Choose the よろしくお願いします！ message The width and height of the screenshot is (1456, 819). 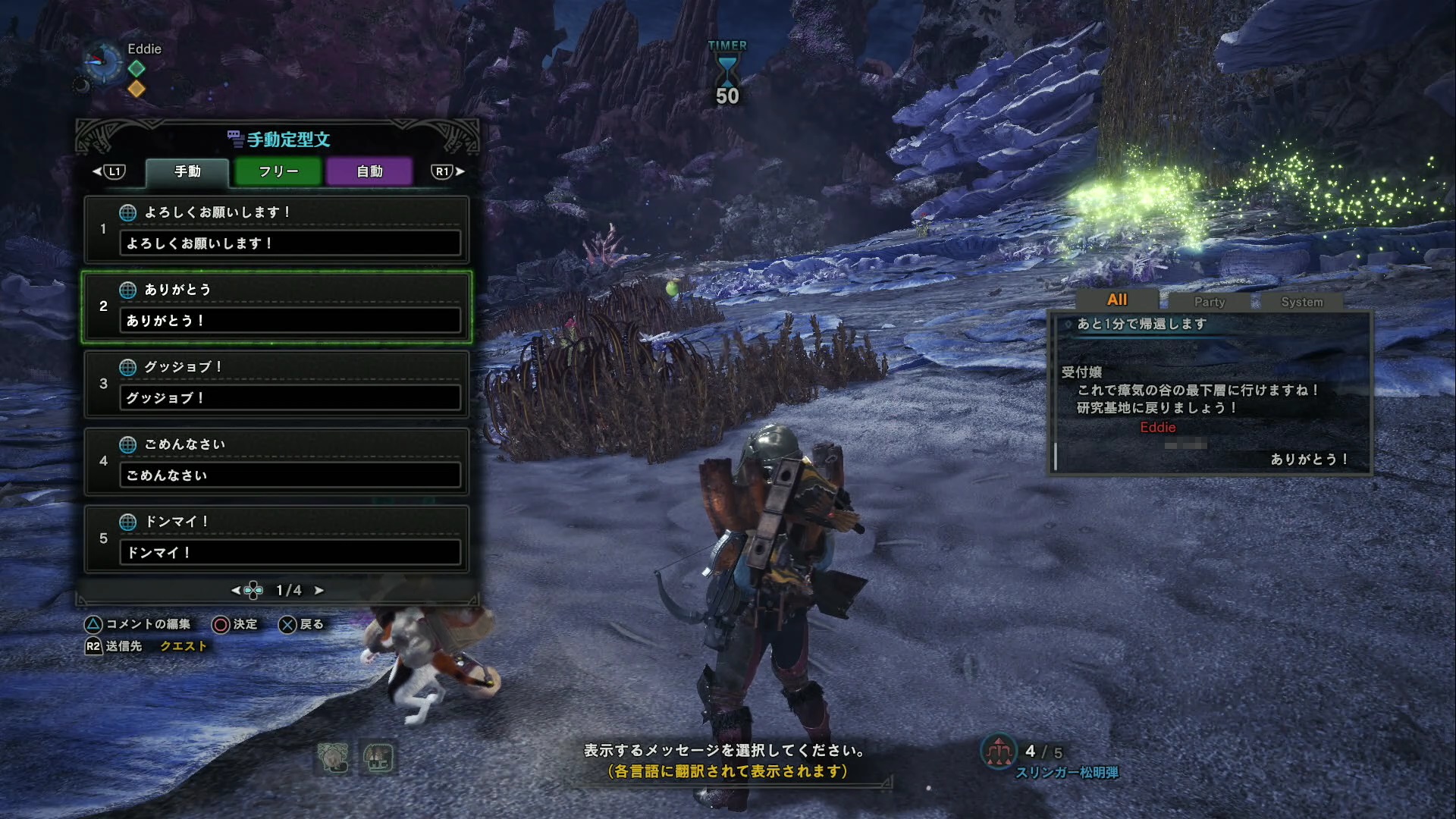click(x=277, y=229)
